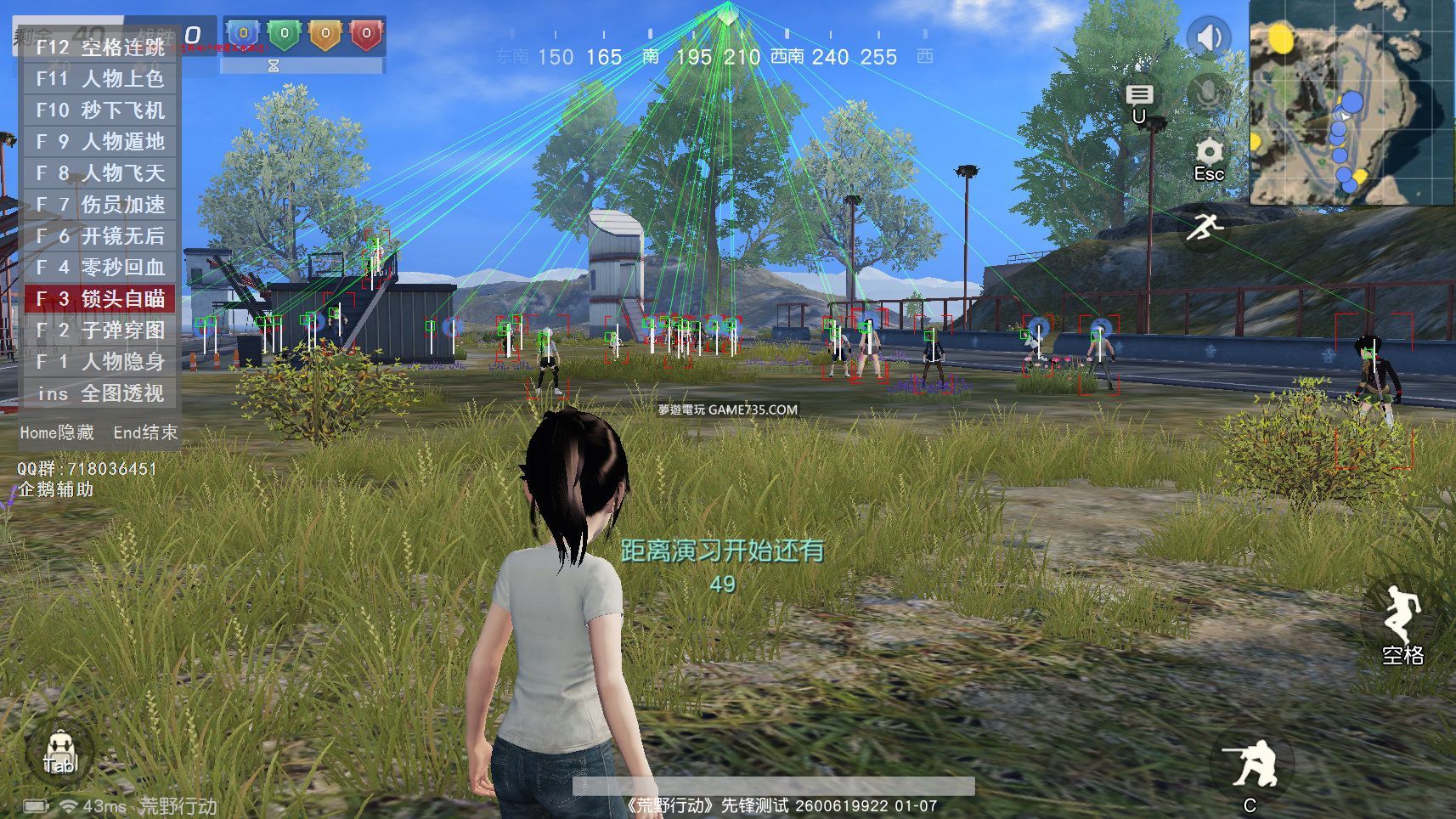Tap the jump button labeled 空格
Screen dimensions: 1456x819
point(1401,623)
